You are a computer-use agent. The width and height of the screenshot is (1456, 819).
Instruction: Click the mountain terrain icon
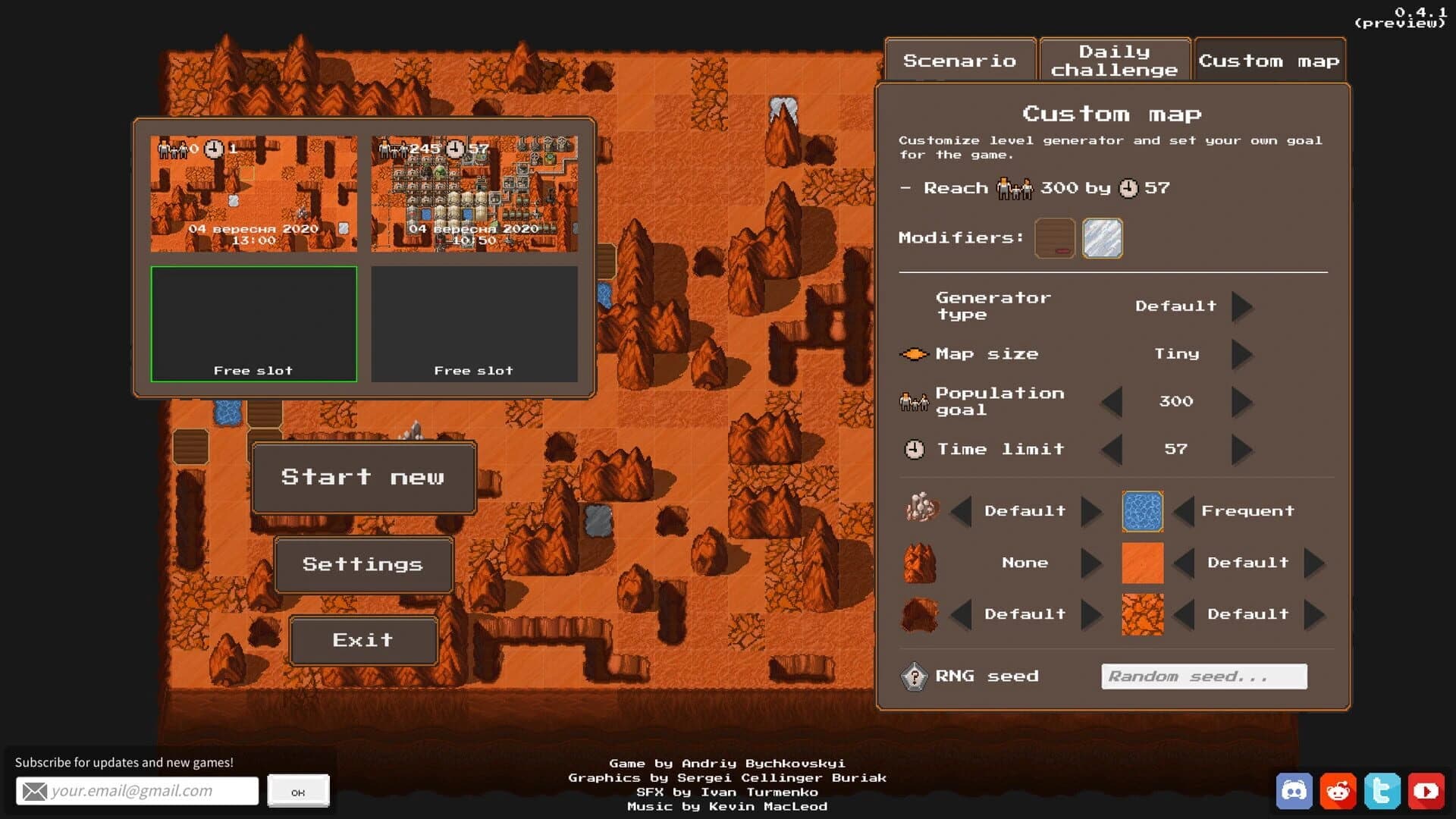(x=920, y=562)
